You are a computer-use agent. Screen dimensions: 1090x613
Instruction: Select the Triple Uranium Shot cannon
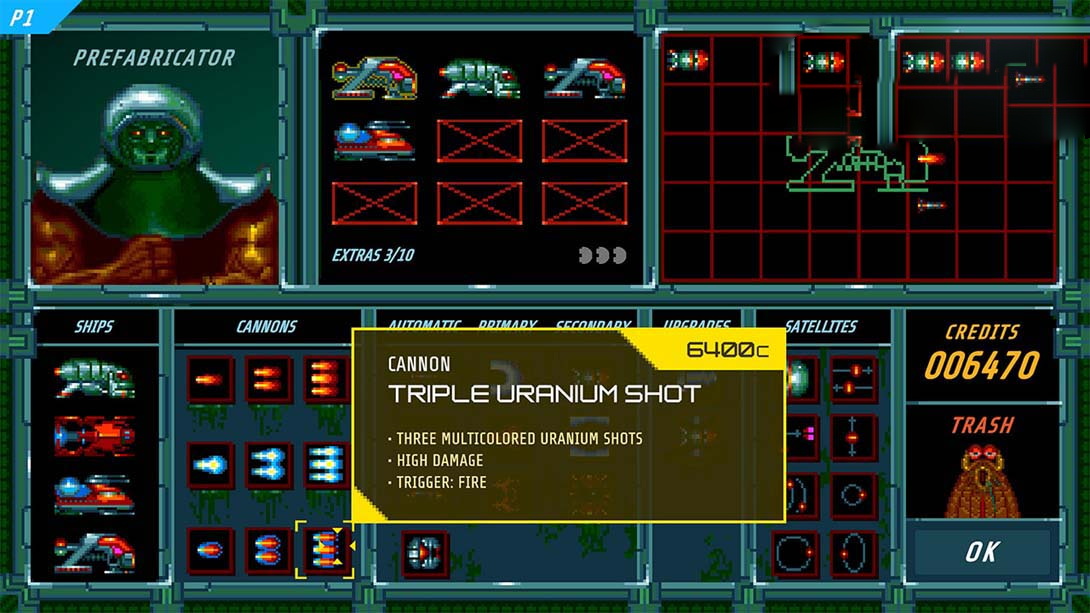click(325, 551)
